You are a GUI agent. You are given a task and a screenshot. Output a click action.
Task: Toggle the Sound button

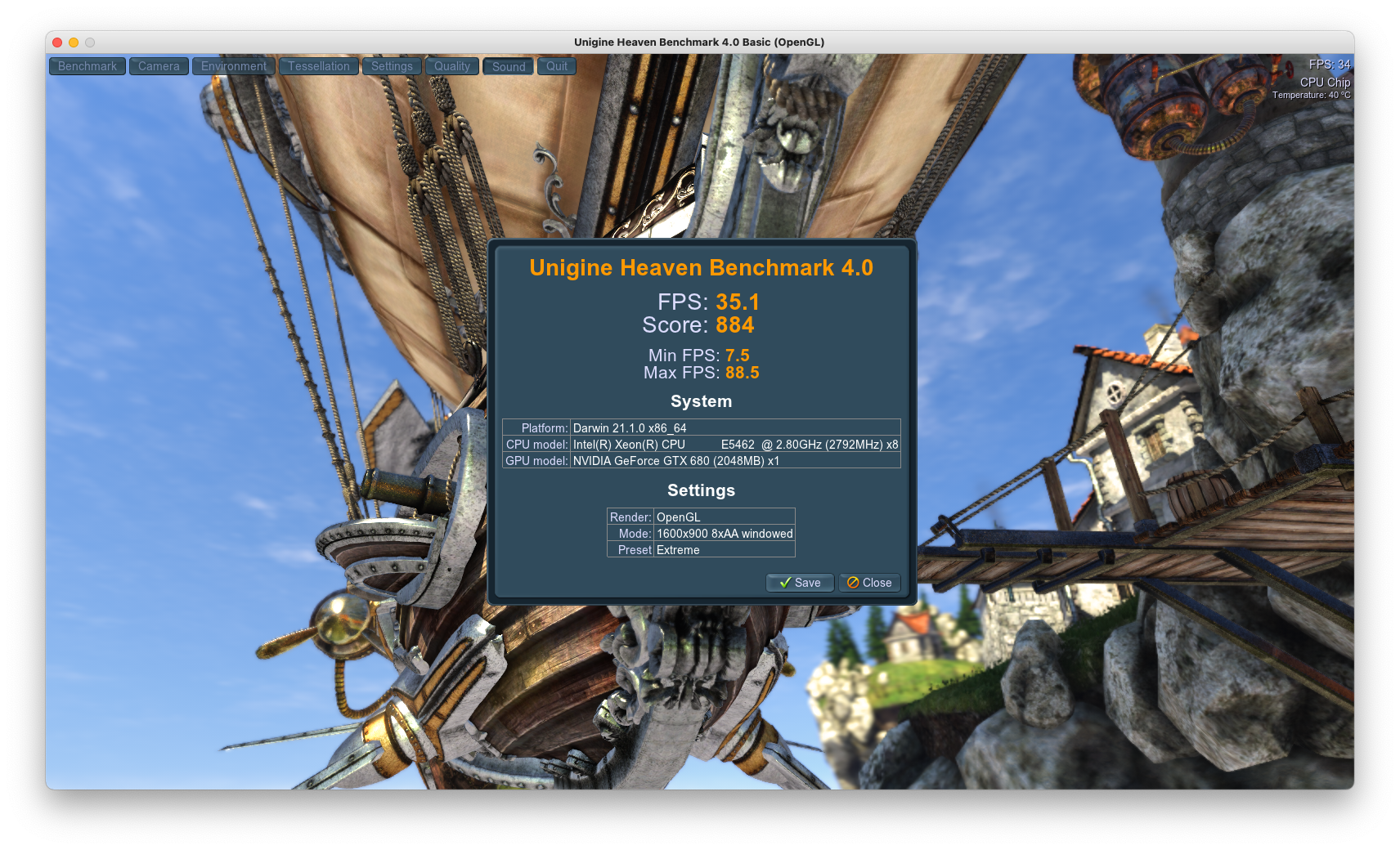[x=509, y=66]
